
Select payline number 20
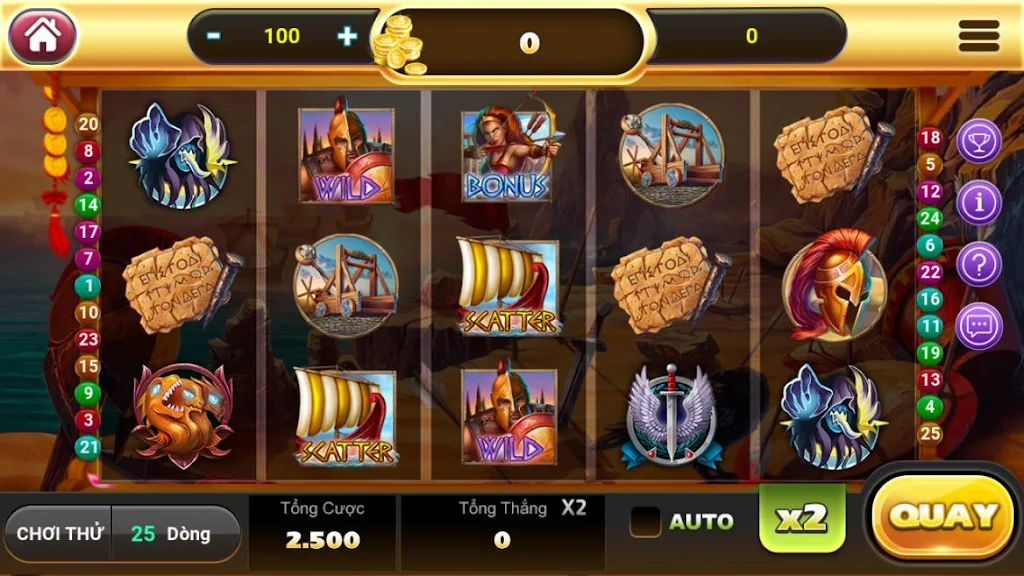88,124
